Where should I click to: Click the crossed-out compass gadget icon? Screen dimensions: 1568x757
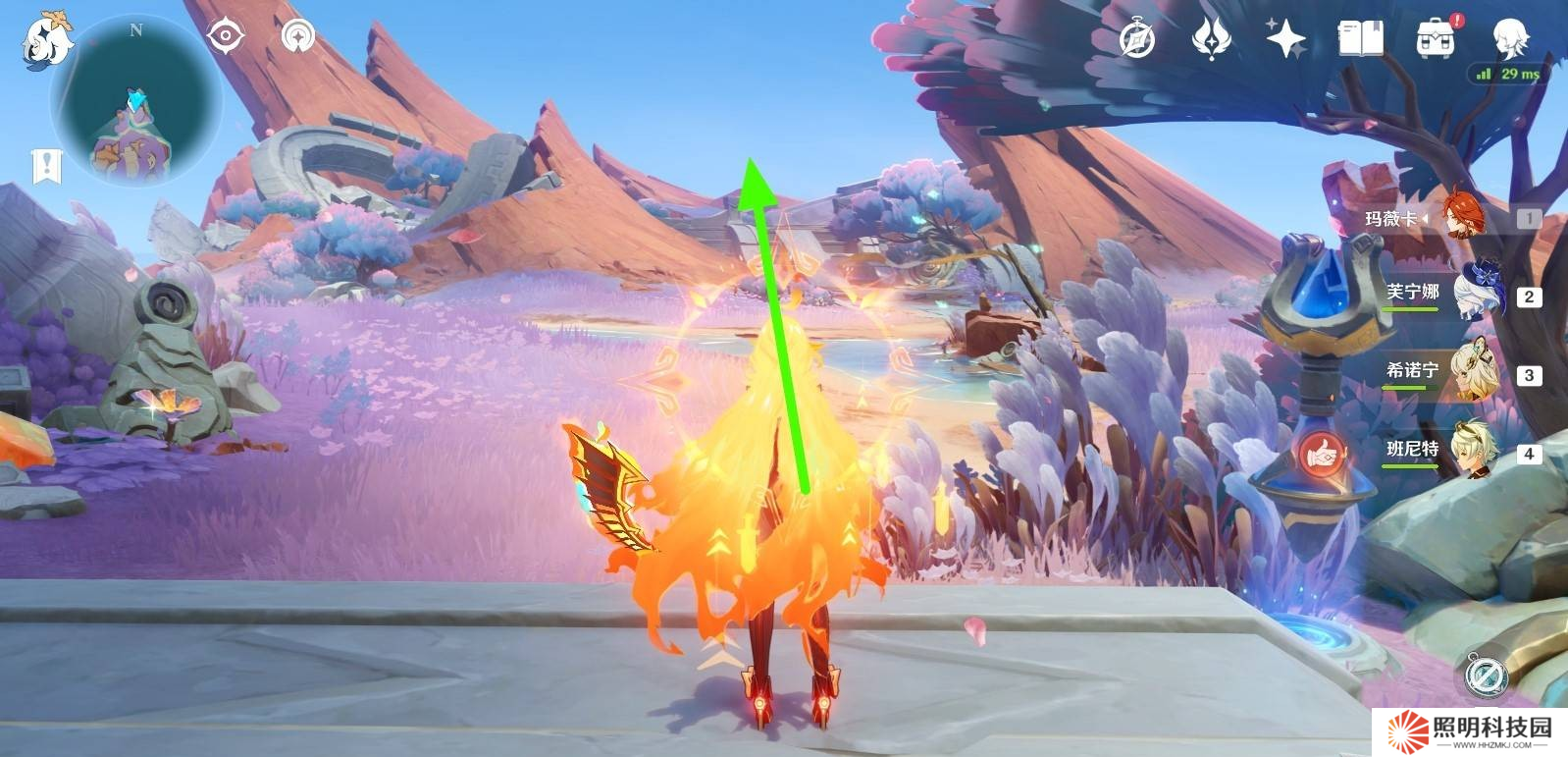pos(1485,676)
